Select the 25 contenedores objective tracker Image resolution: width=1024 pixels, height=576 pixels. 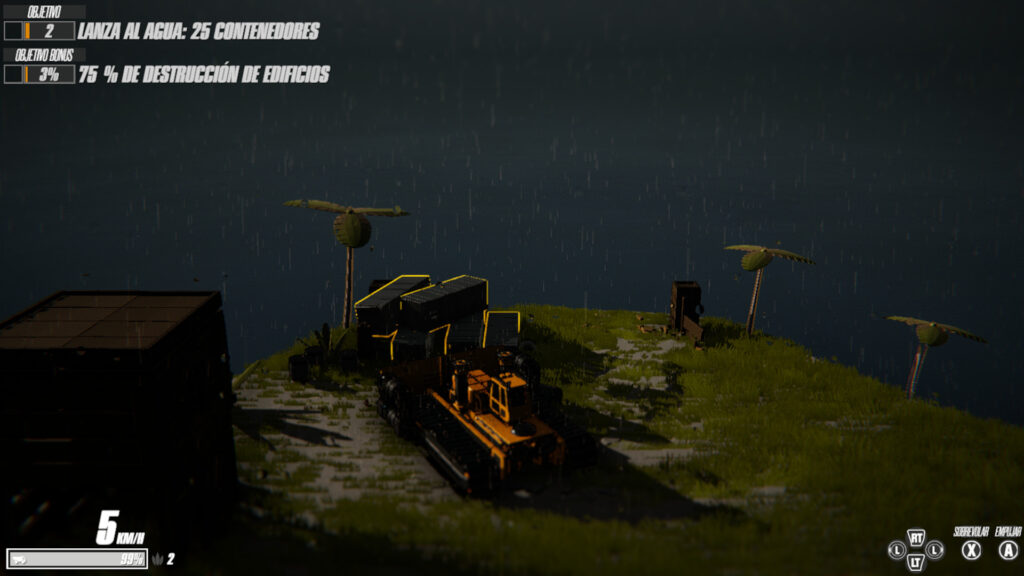click(x=198, y=31)
